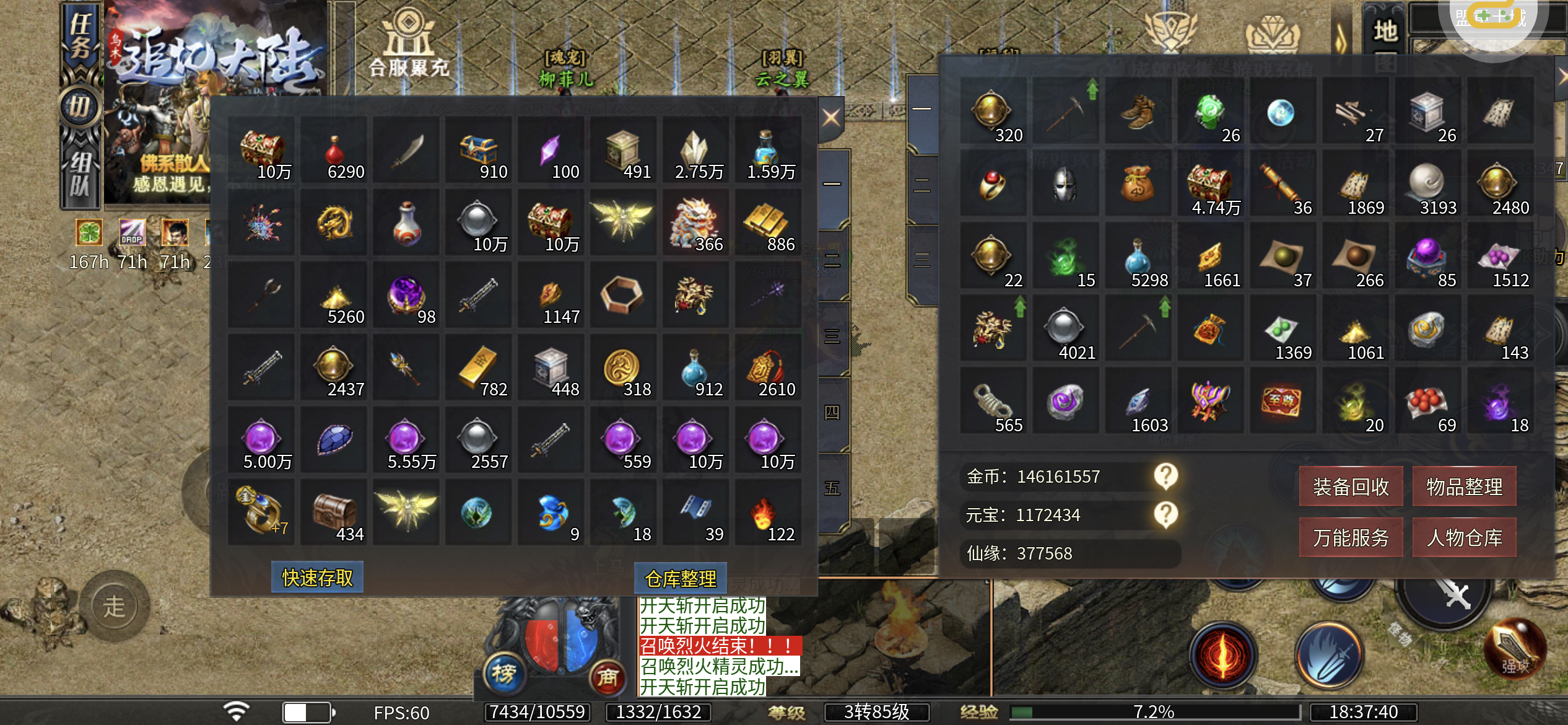Switch to warehouse page 四
The height and width of the screenshot is (725, 1568).
click(x=832, y=413)
